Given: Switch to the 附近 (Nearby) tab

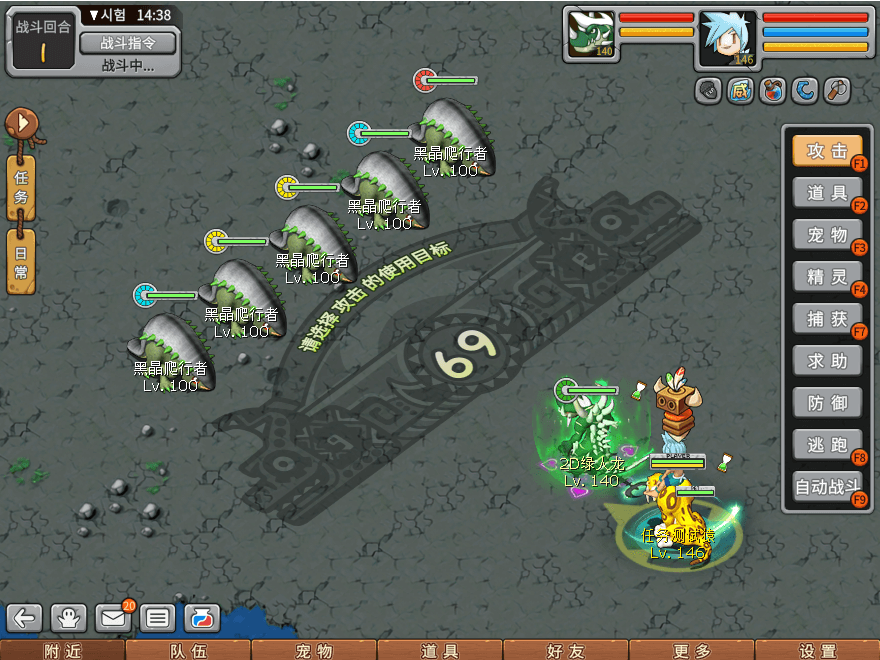Looking at the screenshot, I should tap(63, 651).
